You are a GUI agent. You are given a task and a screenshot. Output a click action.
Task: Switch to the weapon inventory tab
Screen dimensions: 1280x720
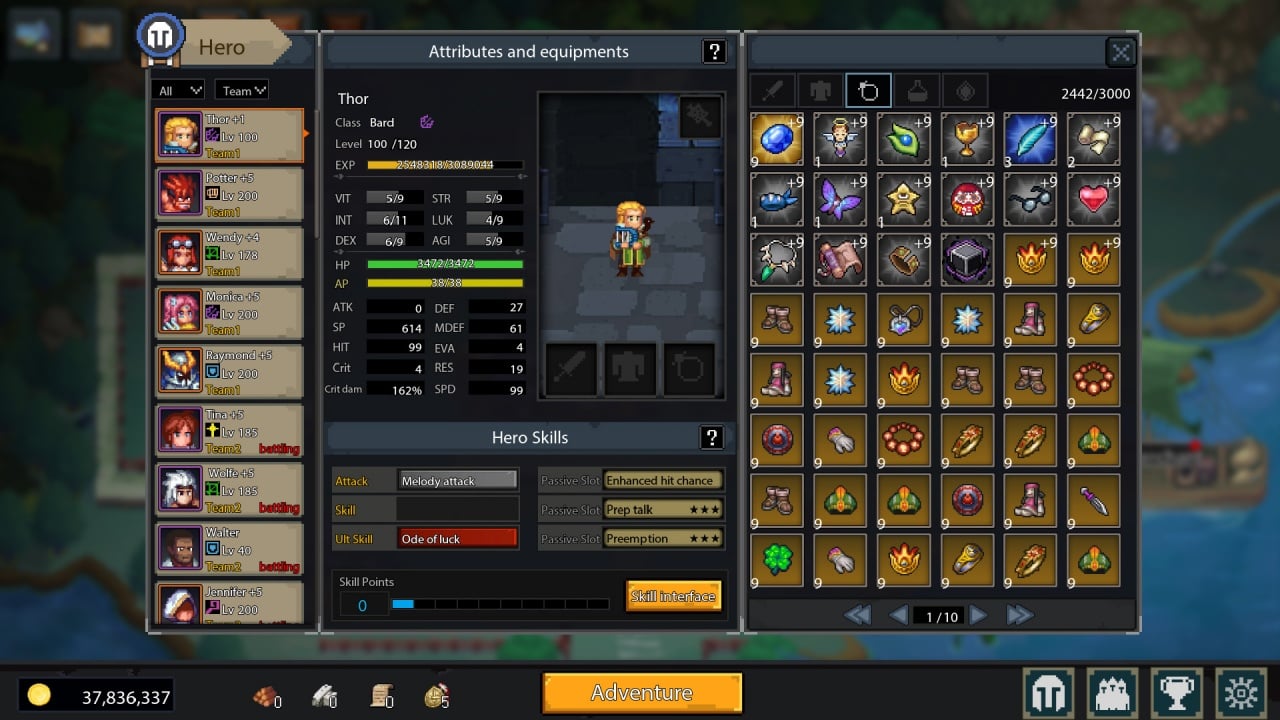pyautogui.click(x=772, y=91)
